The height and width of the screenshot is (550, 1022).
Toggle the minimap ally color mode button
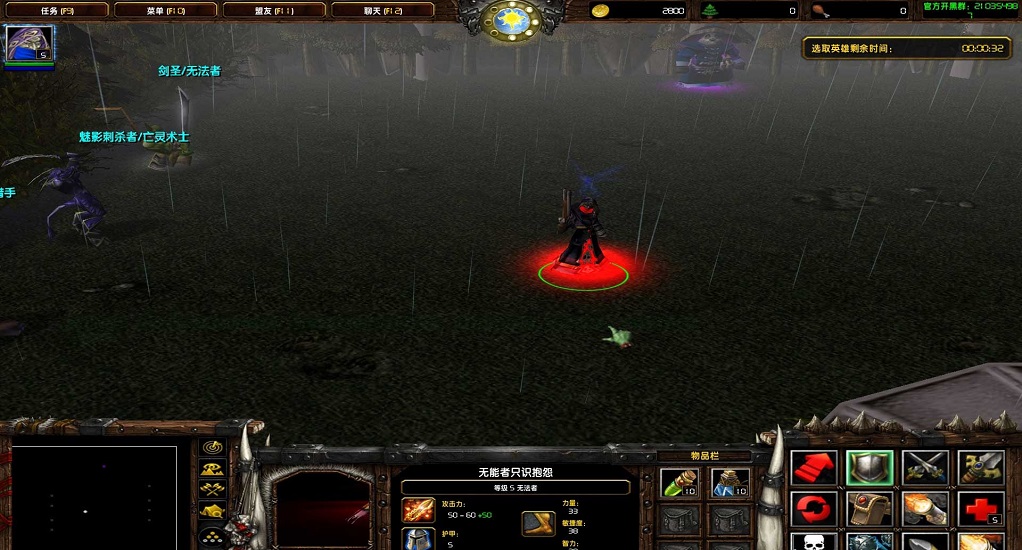click(212, 489)
